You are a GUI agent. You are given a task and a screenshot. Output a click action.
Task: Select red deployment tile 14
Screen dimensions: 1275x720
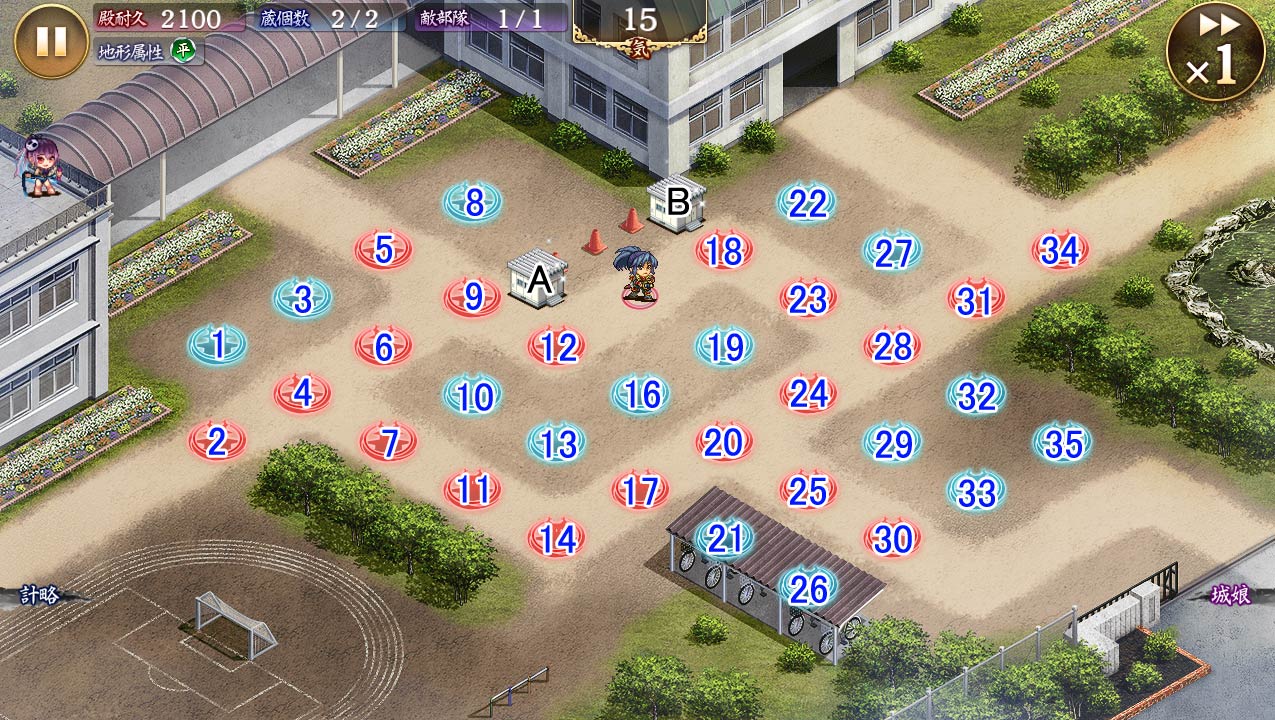tap(557, 539)
